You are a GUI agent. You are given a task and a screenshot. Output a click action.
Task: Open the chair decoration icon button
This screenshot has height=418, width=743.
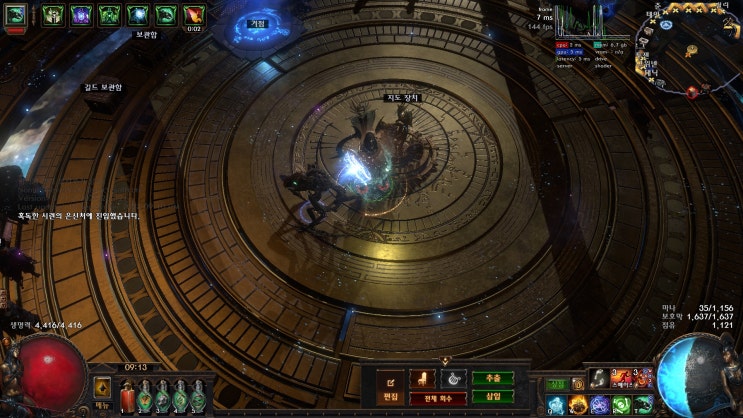pos(423,379)
